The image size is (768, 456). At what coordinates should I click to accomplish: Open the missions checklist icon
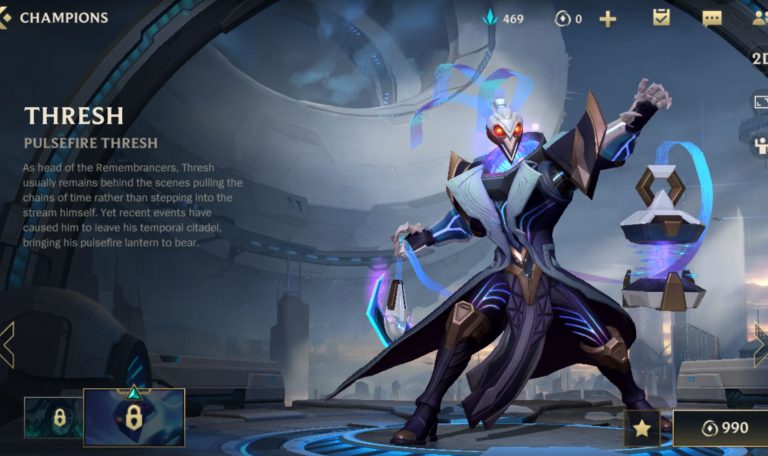pos(661,17)
